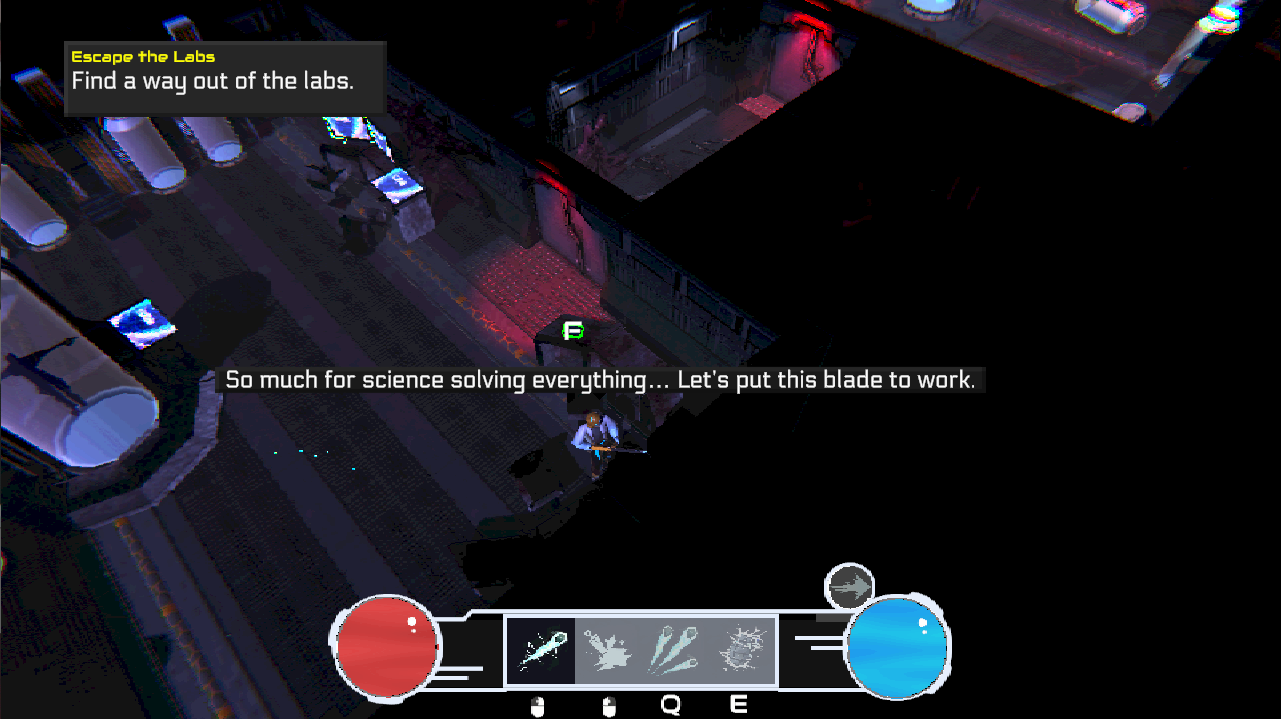Open the Escape the Labs objective tracker
The height and width of the screenshot is (719, 1281).
click(225, 78)
